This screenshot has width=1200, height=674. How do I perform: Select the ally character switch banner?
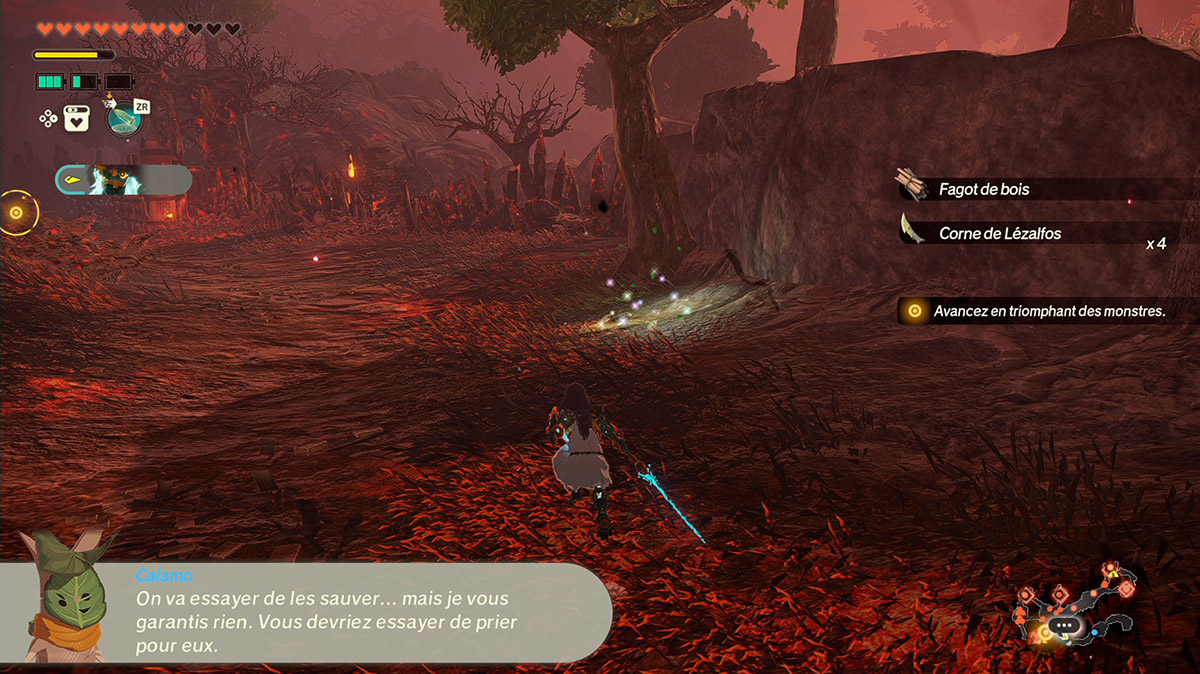pyautogui.click(x=123, y=180)
